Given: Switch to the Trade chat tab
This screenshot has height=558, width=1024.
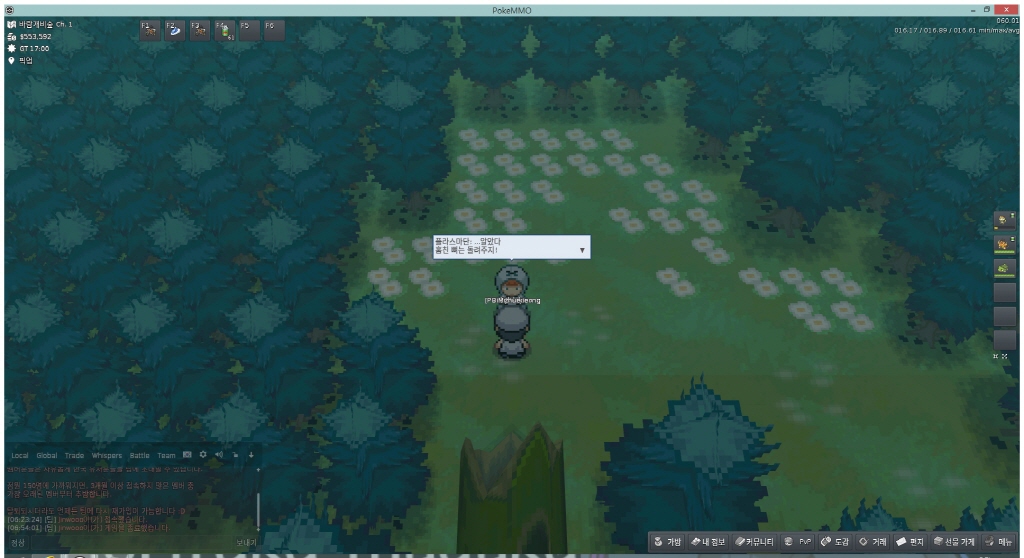Looking at the screenshot, I should coord(75,455).
